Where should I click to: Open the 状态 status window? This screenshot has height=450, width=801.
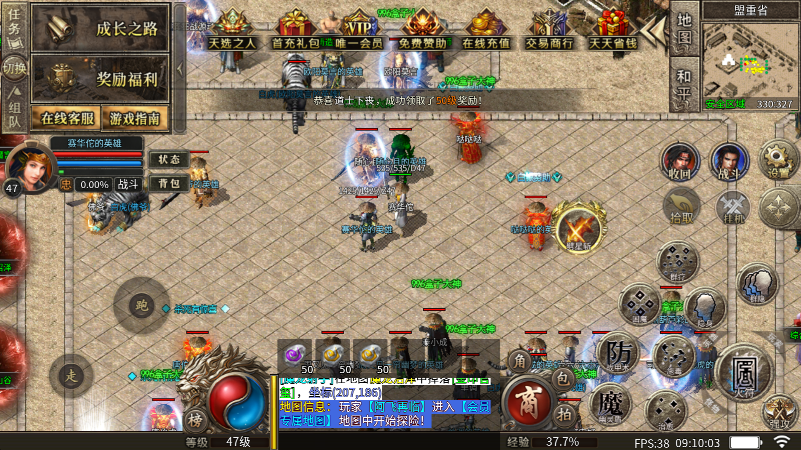168,160
